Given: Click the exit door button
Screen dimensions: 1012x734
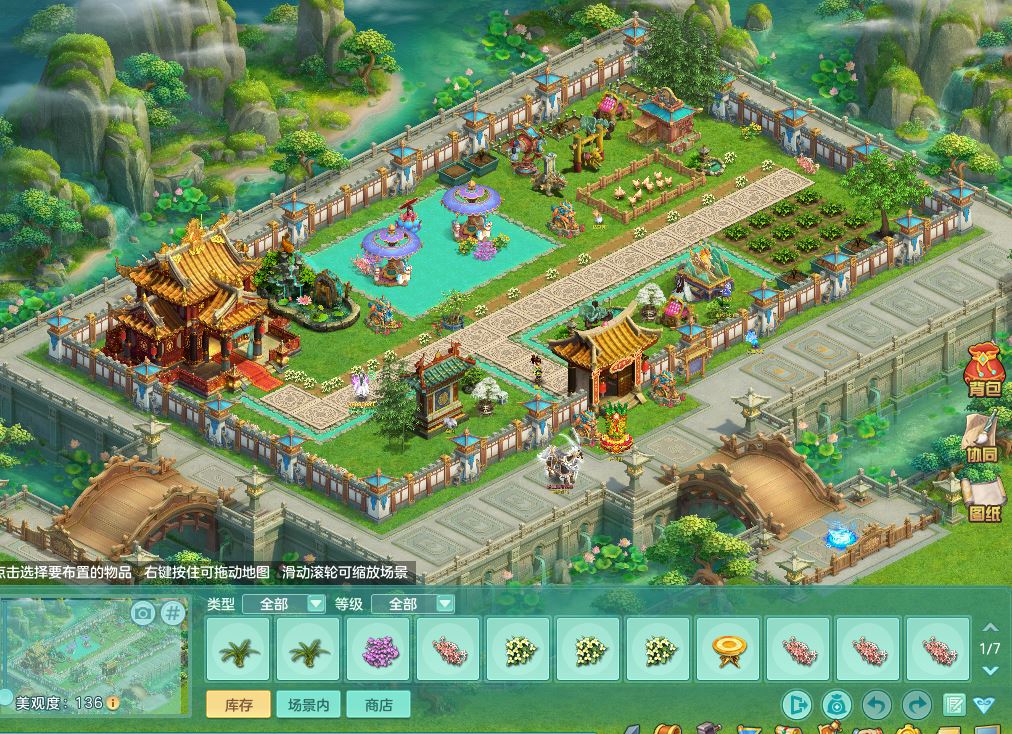Looking at the screenshot, I should [x=797, y=706].
